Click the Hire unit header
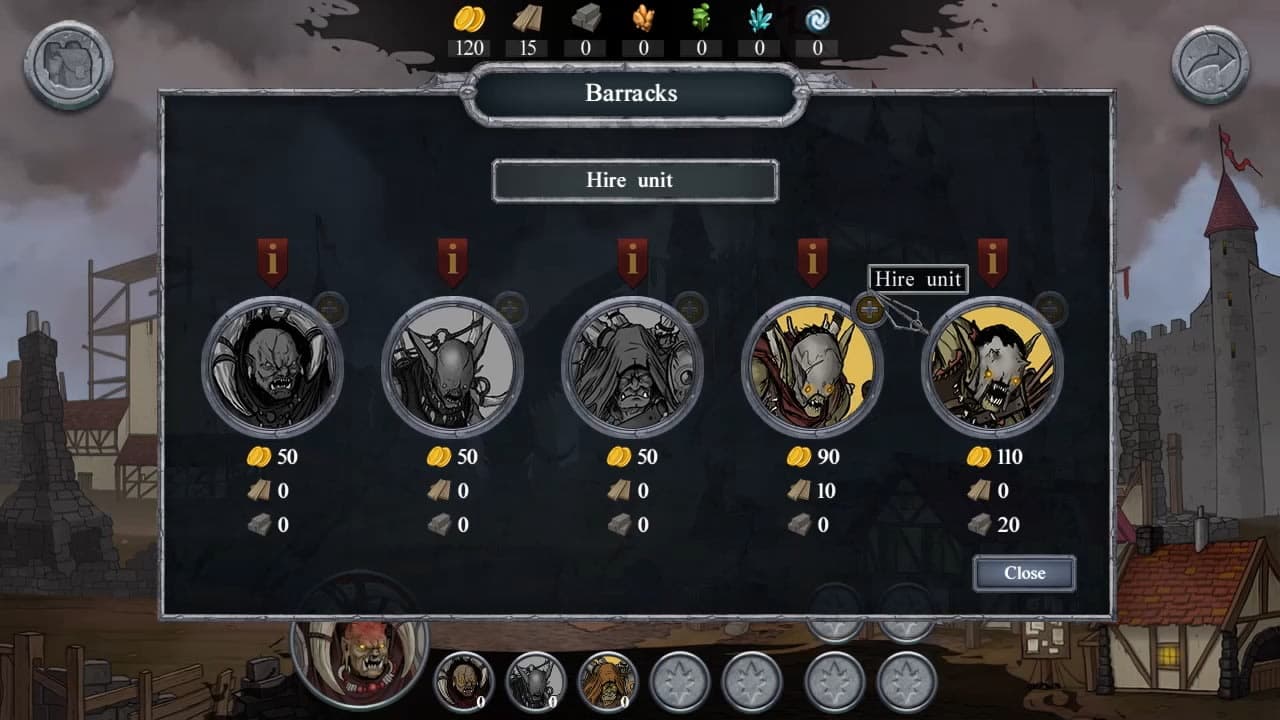Viewport: 1280px width, 720px height. coord(634,181)
